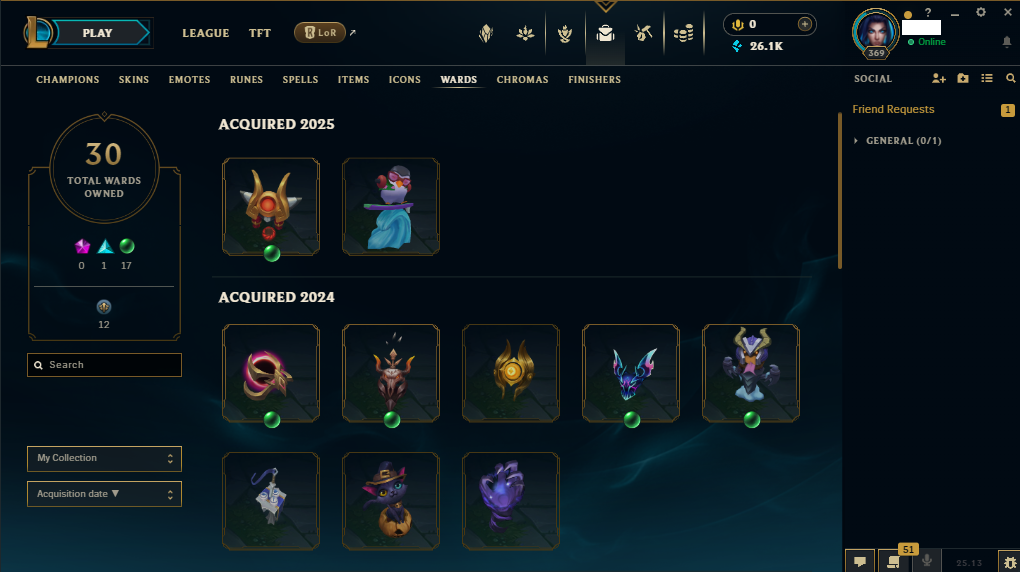Click the add friend icon
1020x572 pixels.
938,78
